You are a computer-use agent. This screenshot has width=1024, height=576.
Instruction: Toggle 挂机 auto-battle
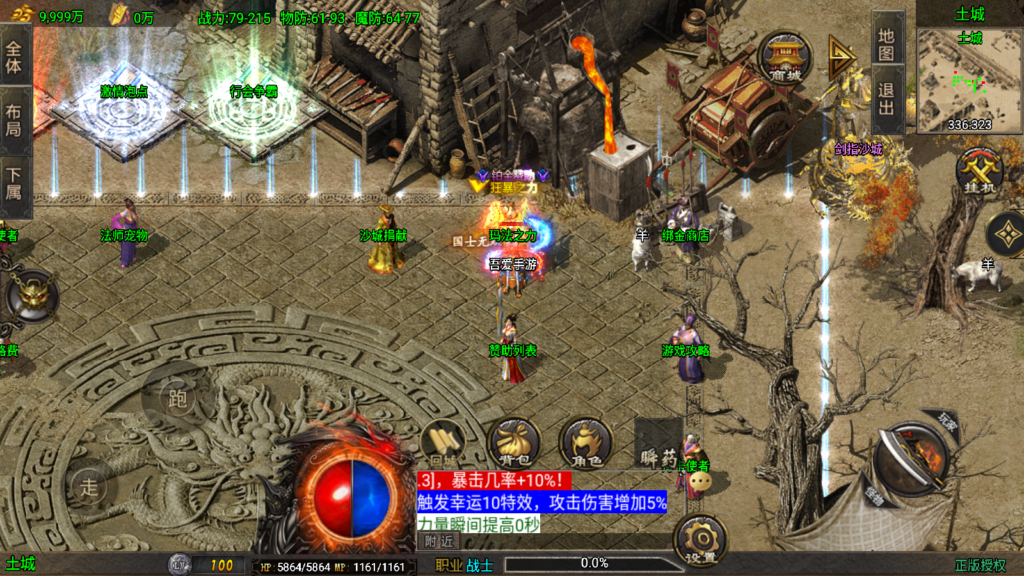click(978, 171)
